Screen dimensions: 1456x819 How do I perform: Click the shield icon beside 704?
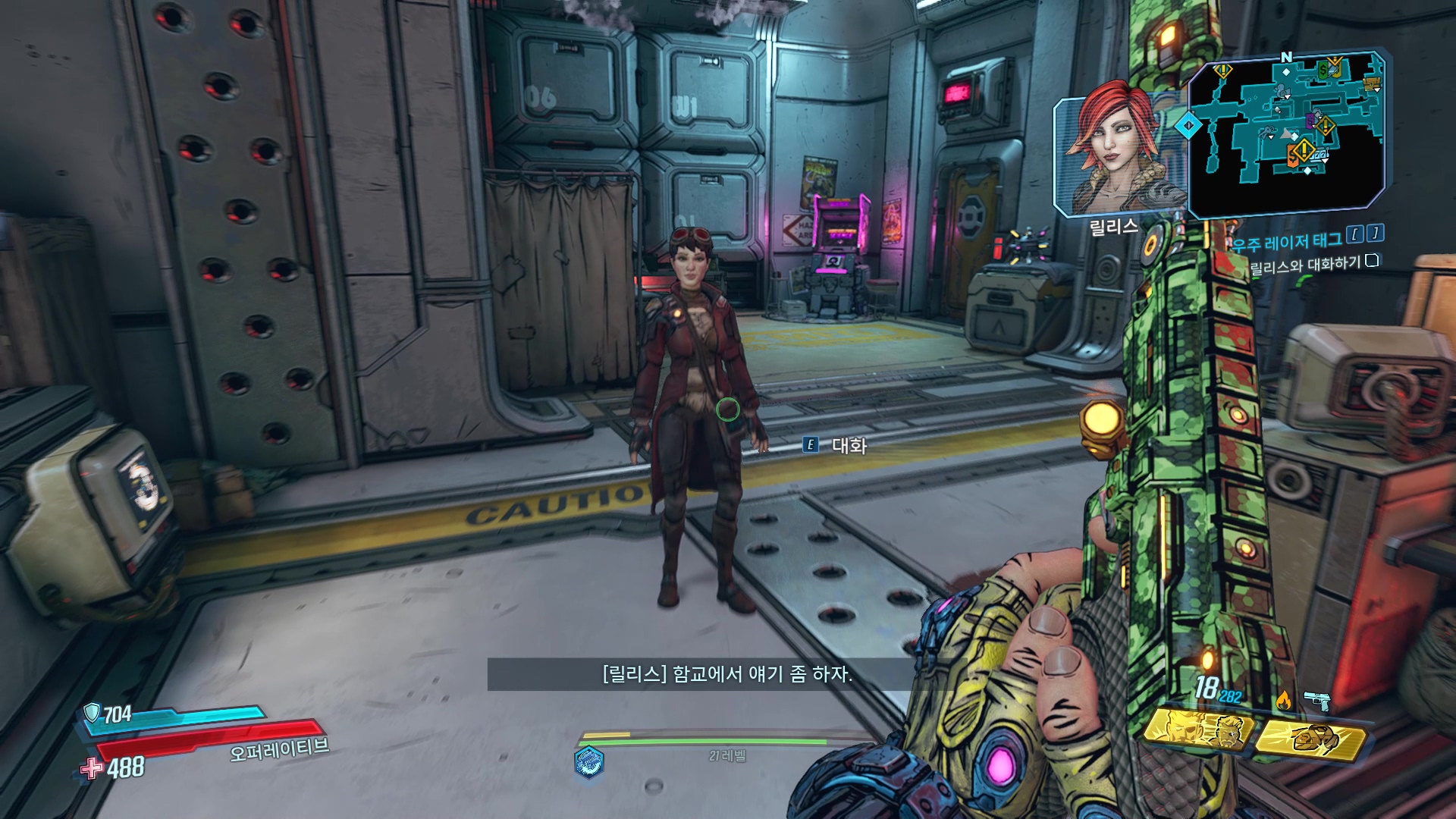click(92, 712)
